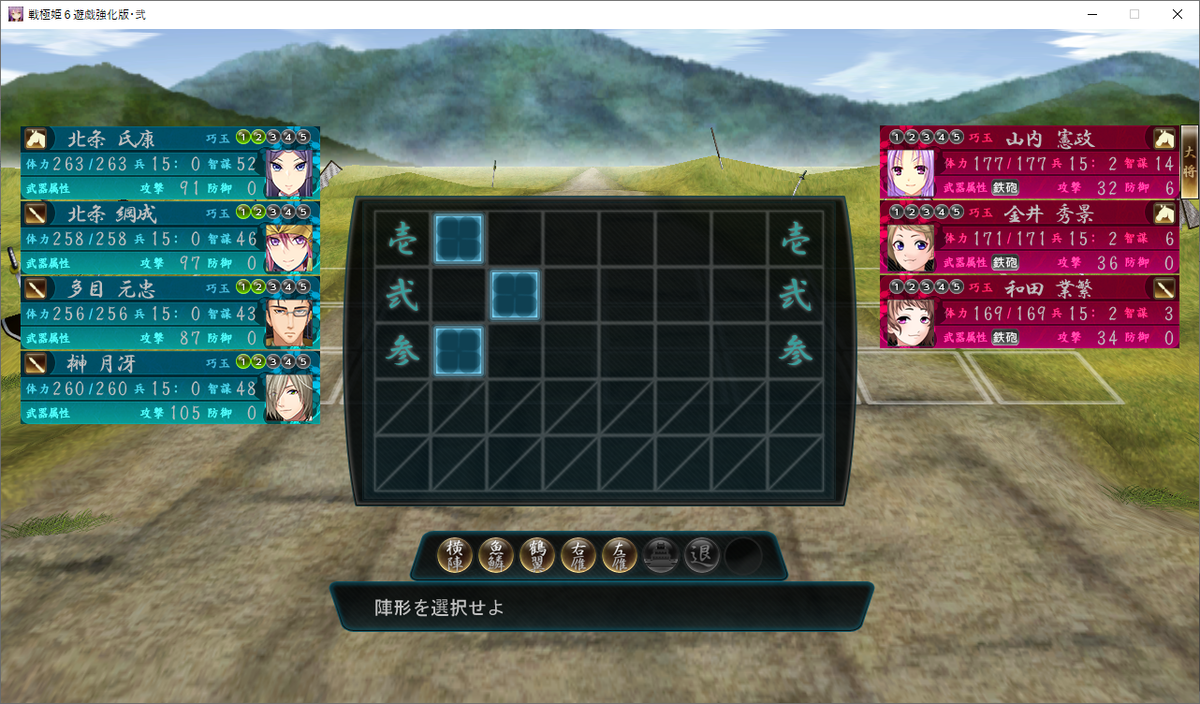Inspect enemy 金井 秀景's unit panel
The height and width of the screenshot is (704, 1200).
(1029, 238)
